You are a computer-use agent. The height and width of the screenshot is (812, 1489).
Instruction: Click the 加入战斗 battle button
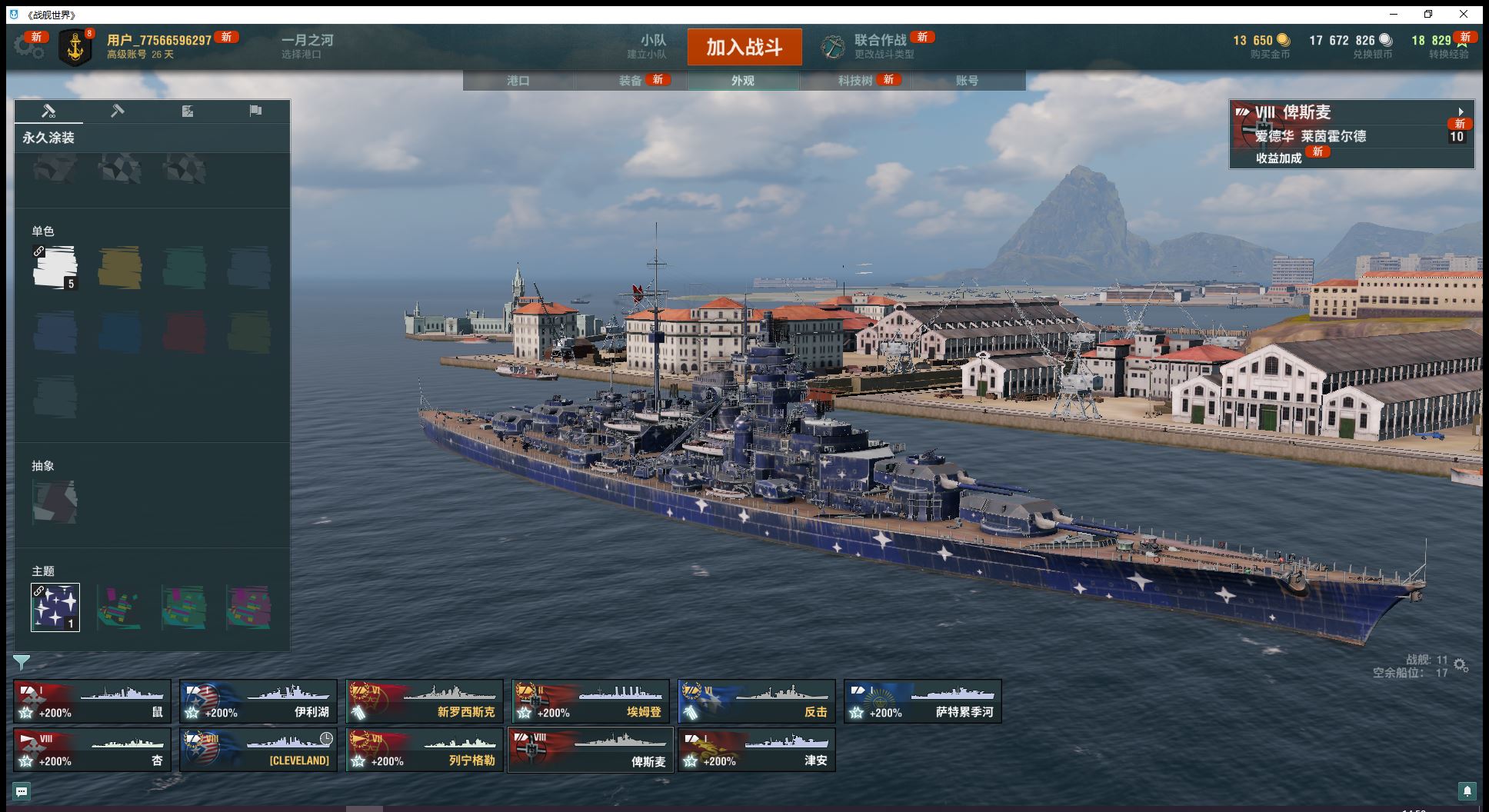[x=744, y=47]
